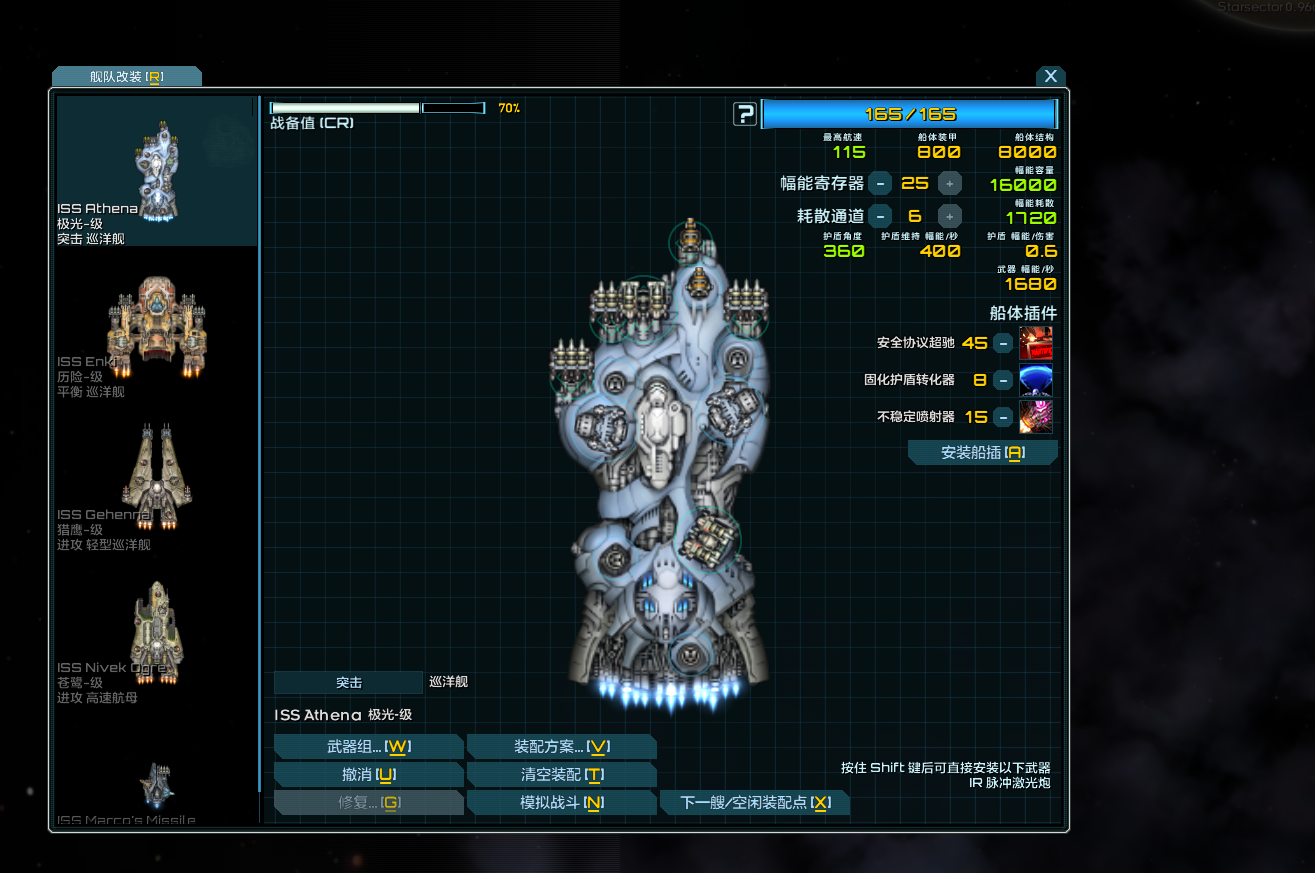Click the 不稳定喷射器 hullmod icon
This screenshot has height=873, width=1315.
(x=1036, y=417)
